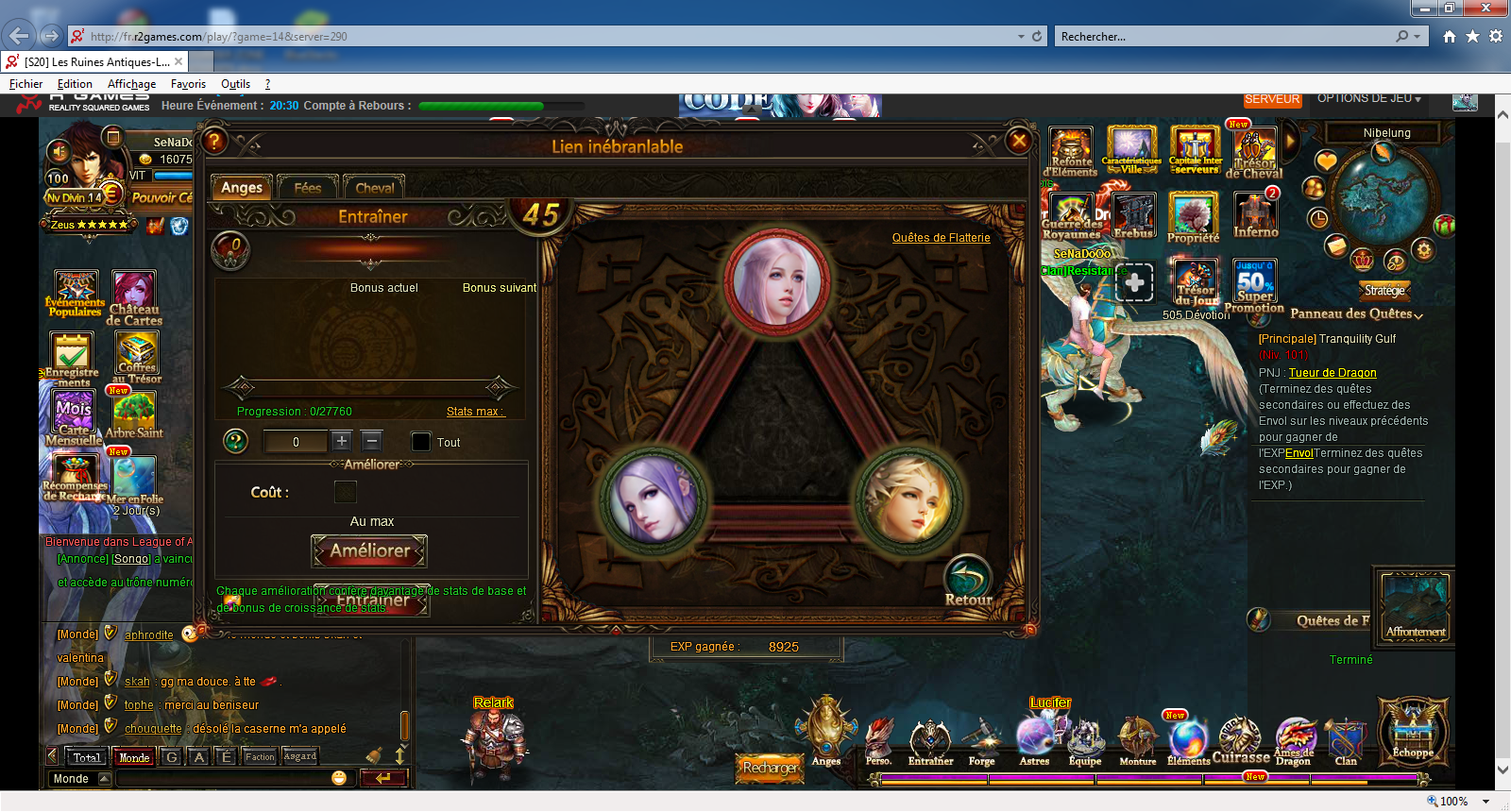The image size is (1511, 812).
Task: Click the browser refresh button
Action: pos(1037,36)
